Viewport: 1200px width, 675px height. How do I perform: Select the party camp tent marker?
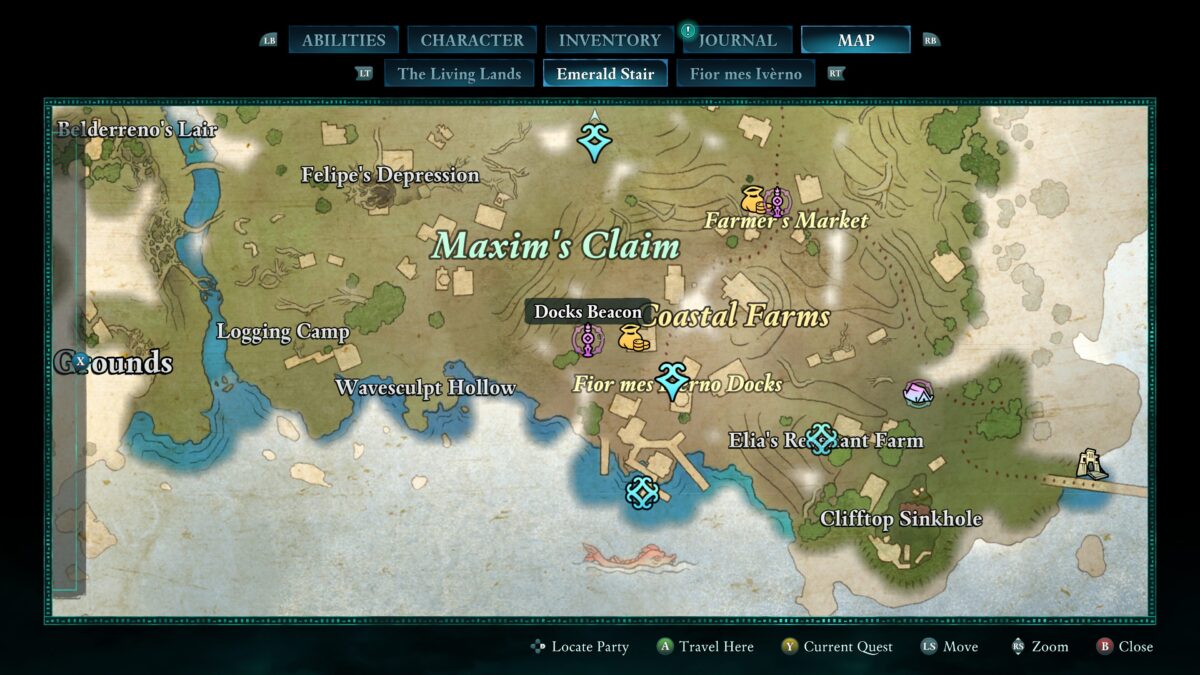917,392
